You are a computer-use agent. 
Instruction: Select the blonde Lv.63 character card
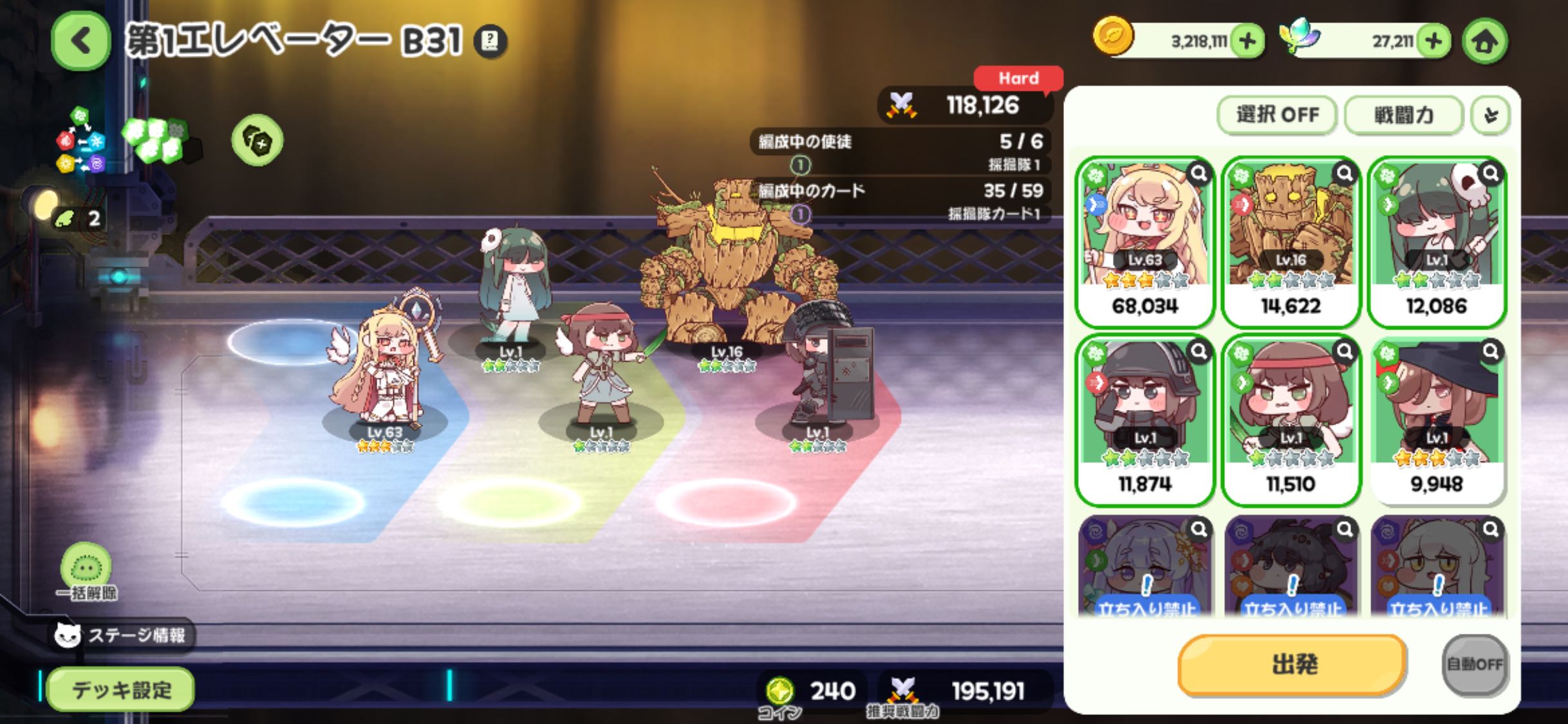(1144, 241)
